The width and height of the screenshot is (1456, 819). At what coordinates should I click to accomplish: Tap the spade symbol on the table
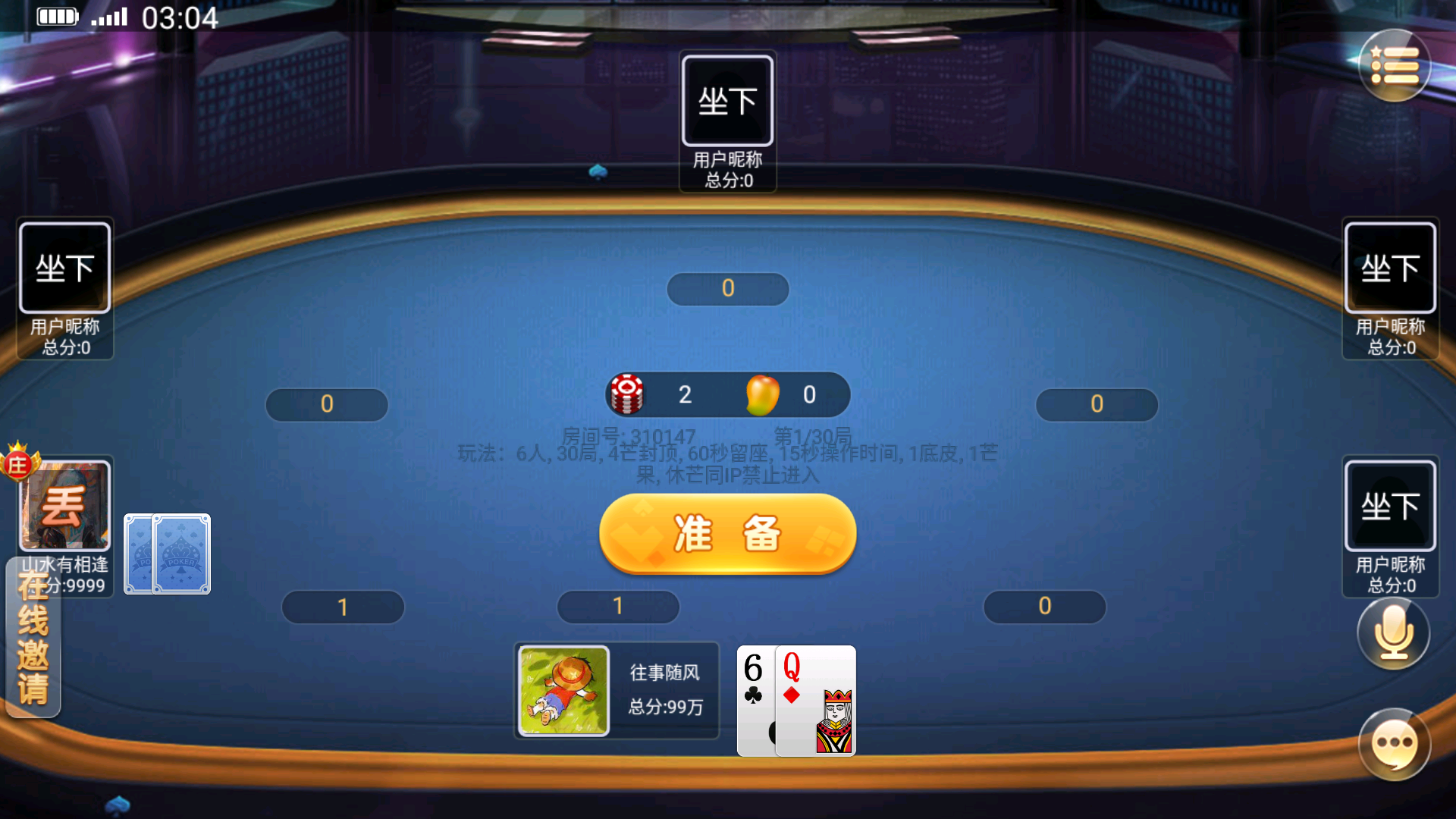tap(599, 173)
